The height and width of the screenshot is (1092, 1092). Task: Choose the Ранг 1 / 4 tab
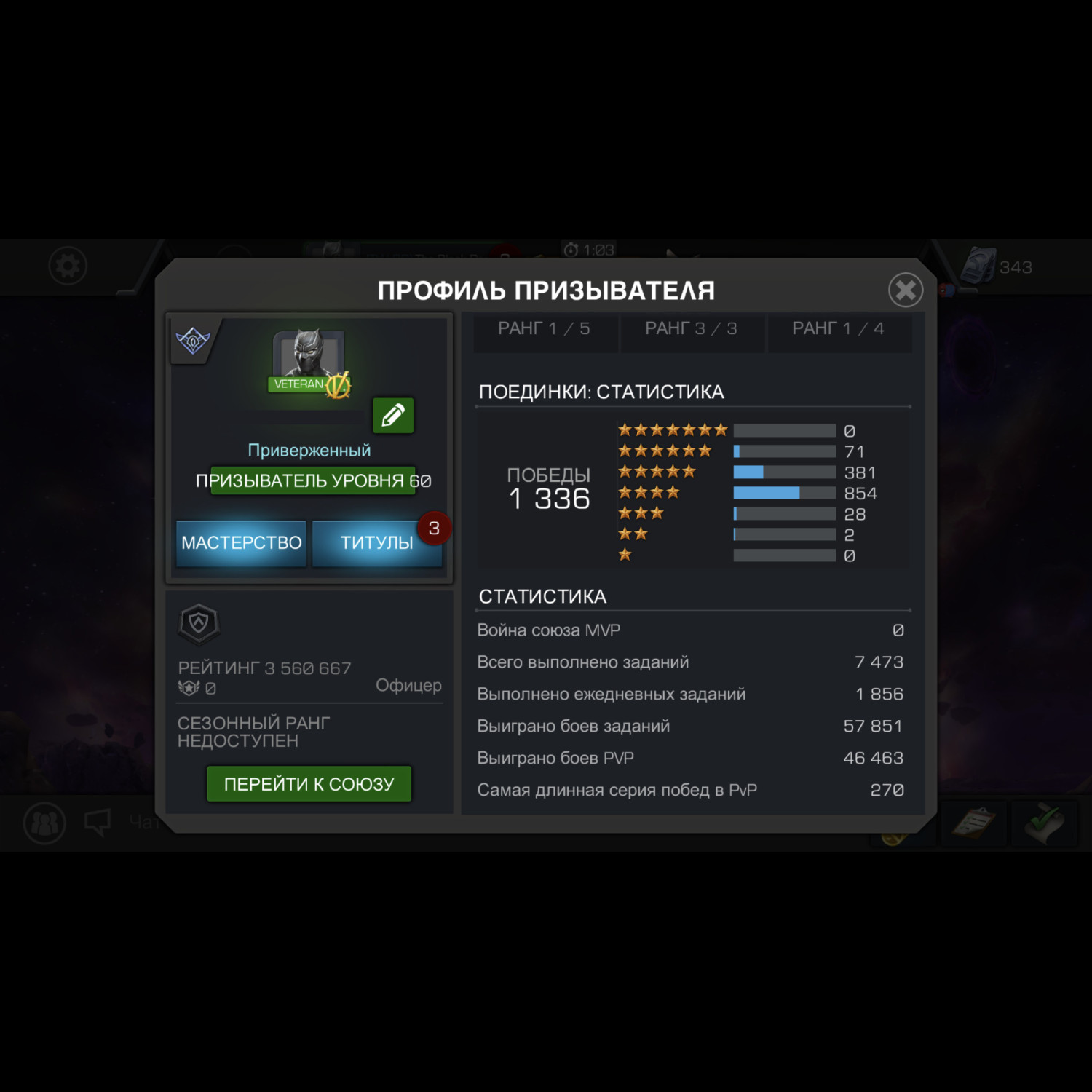pos(838,330)
